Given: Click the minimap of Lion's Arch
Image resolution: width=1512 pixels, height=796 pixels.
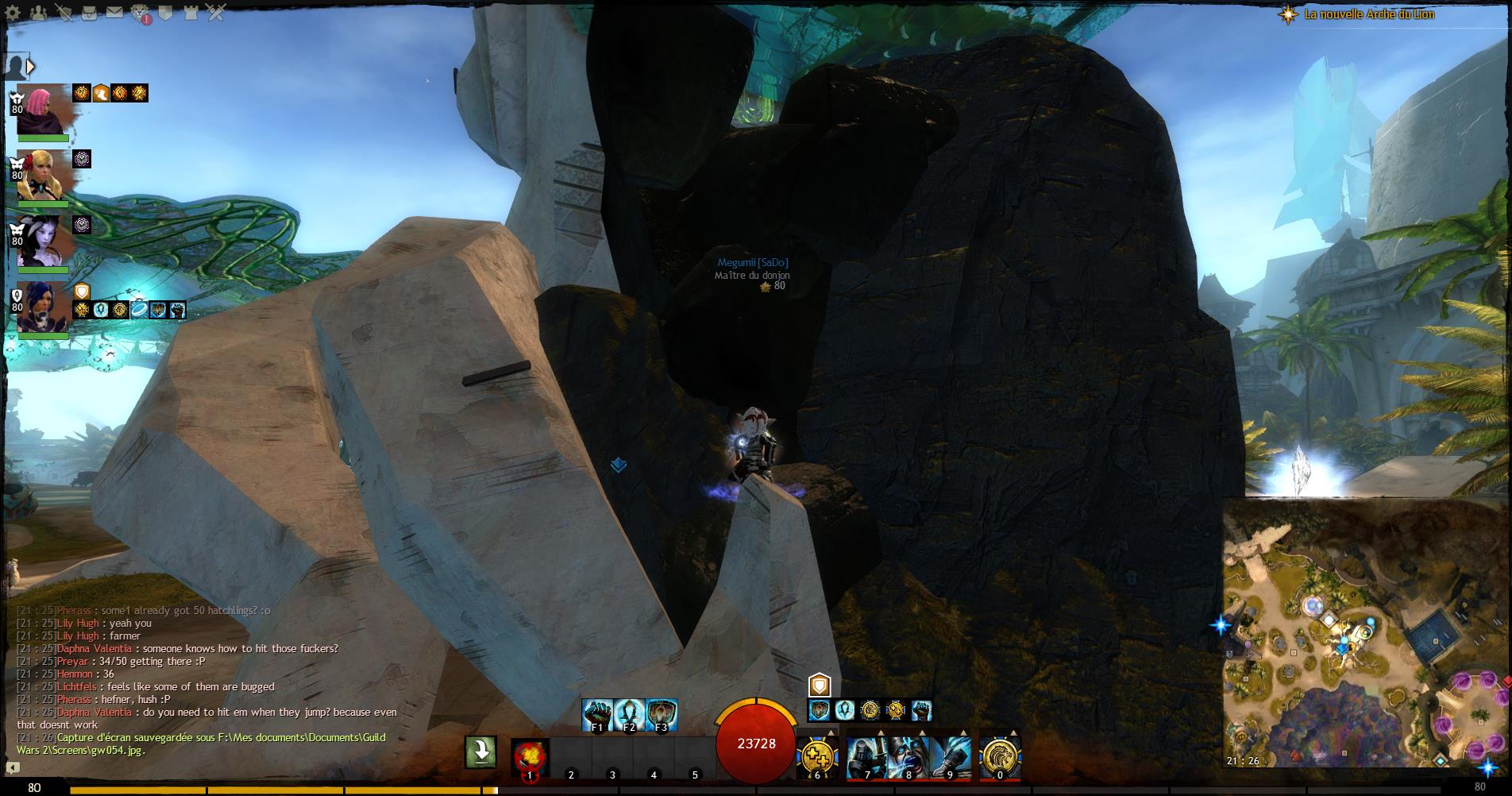Looking at the screenshot, I should tap(1366, 636).
